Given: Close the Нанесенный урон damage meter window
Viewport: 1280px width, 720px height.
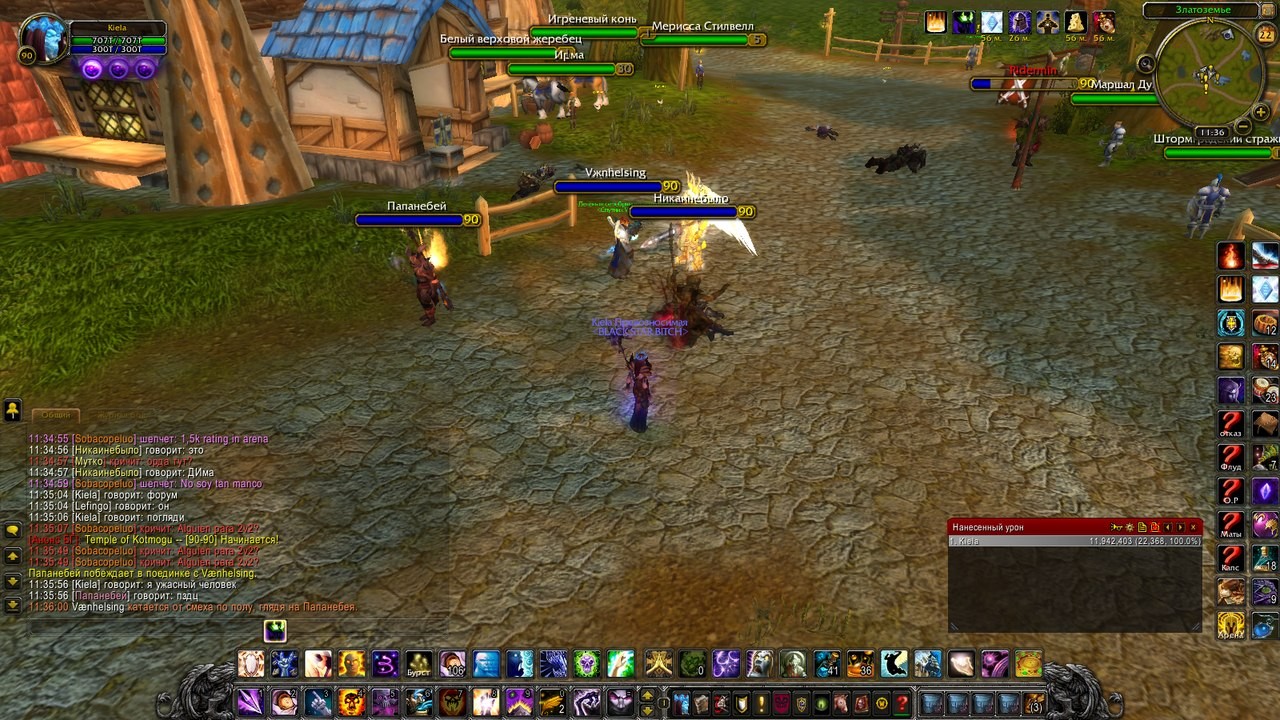Looking at the screenshot, I should tap(1193, 527).
